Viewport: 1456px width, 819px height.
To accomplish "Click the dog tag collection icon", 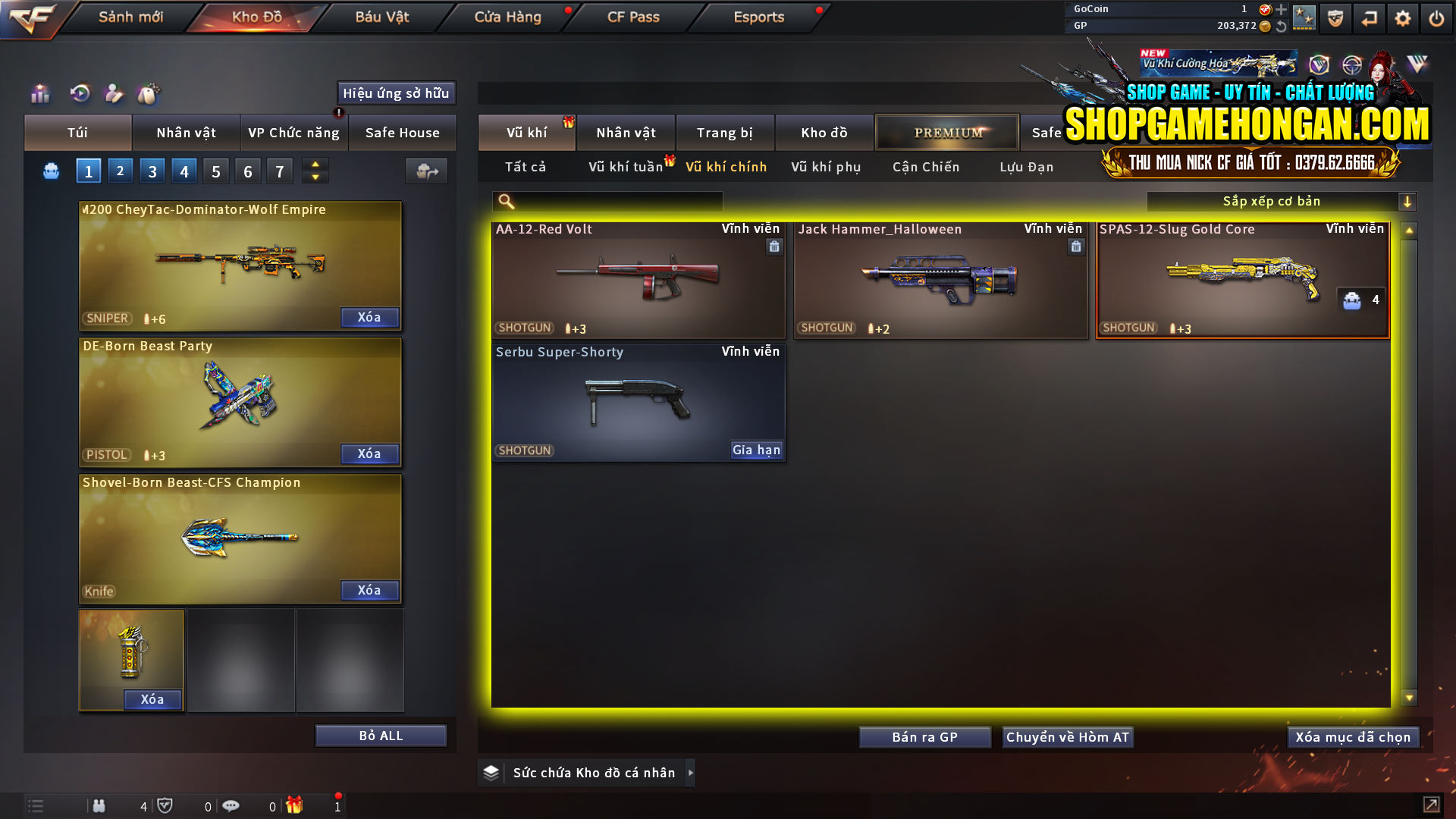I will click(149, 94).
